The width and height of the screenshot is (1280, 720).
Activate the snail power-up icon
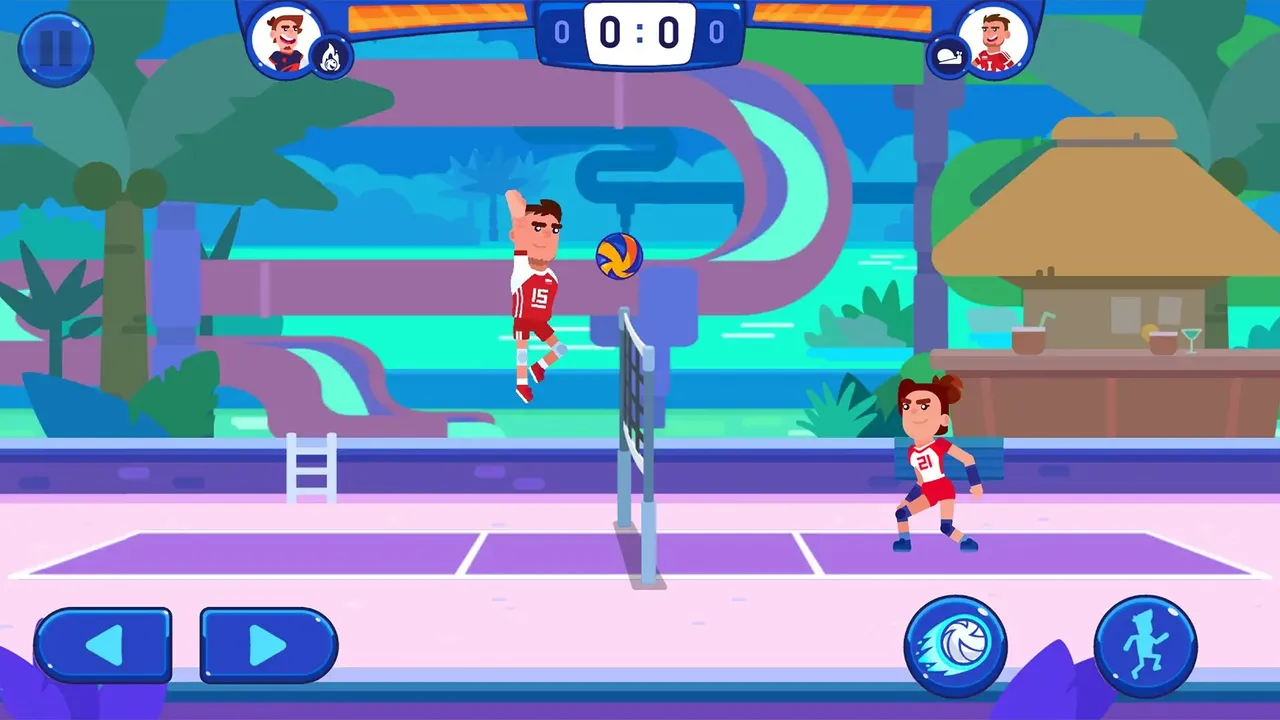tap(946, 58)
